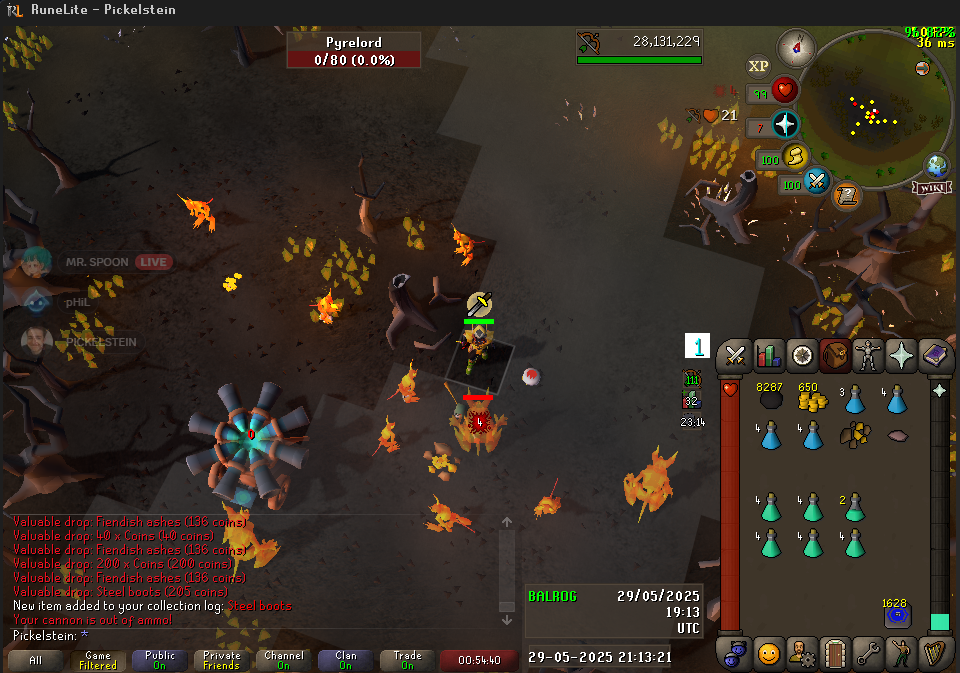This screenshot has height=673, width=960.
Task: Open the Quest List tab
Action: pyautogui.click(x=801, y=355)
